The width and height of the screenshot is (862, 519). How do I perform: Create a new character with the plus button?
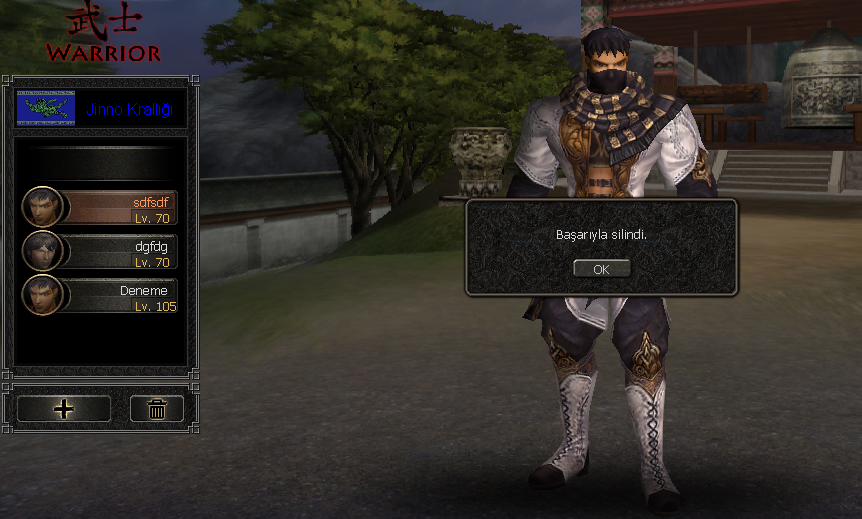click(x=64, y=408)
